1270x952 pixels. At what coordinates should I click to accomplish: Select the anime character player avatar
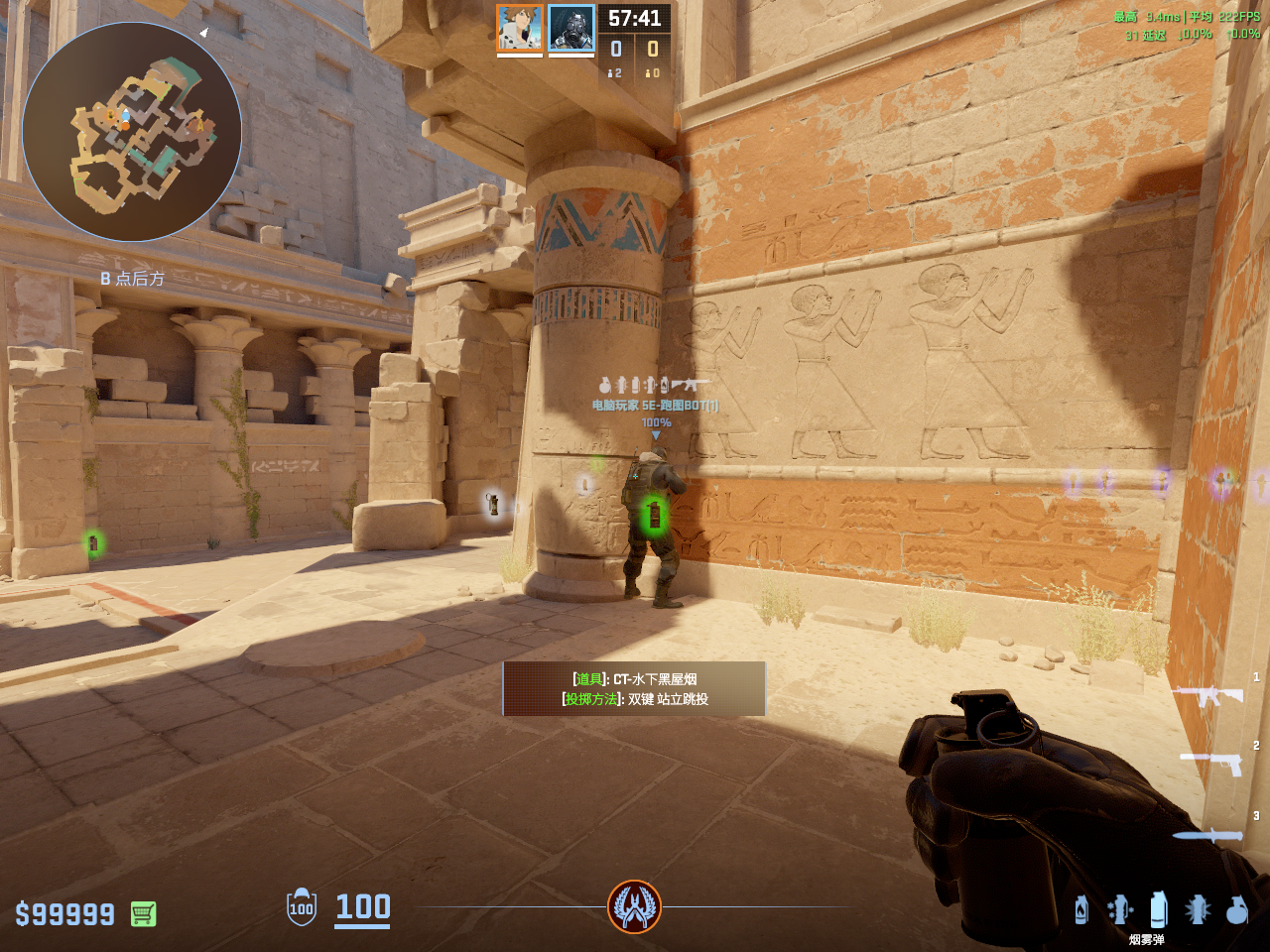point(520,28)
